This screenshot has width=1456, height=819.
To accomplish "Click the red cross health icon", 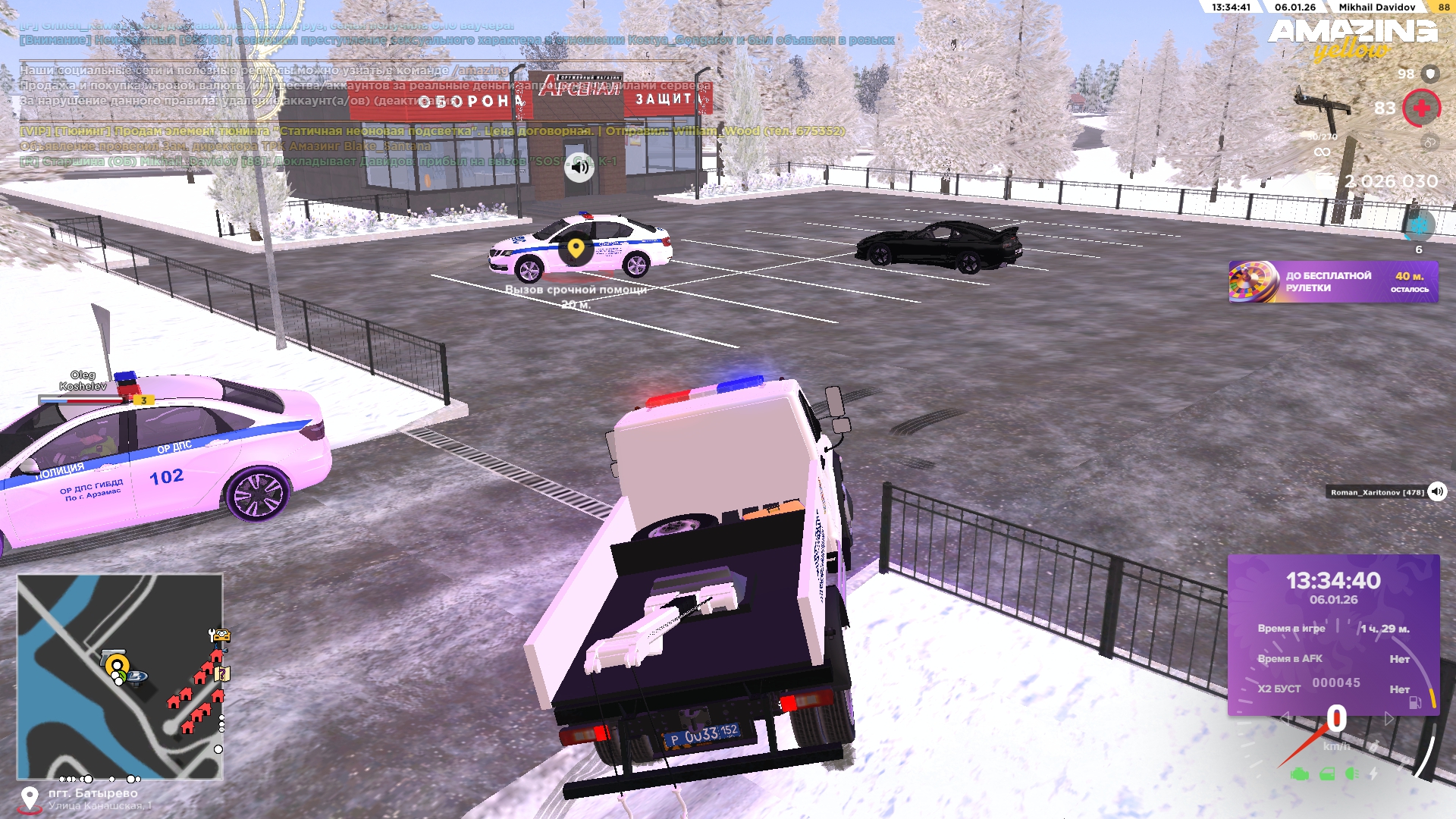I will point(1421,108).
